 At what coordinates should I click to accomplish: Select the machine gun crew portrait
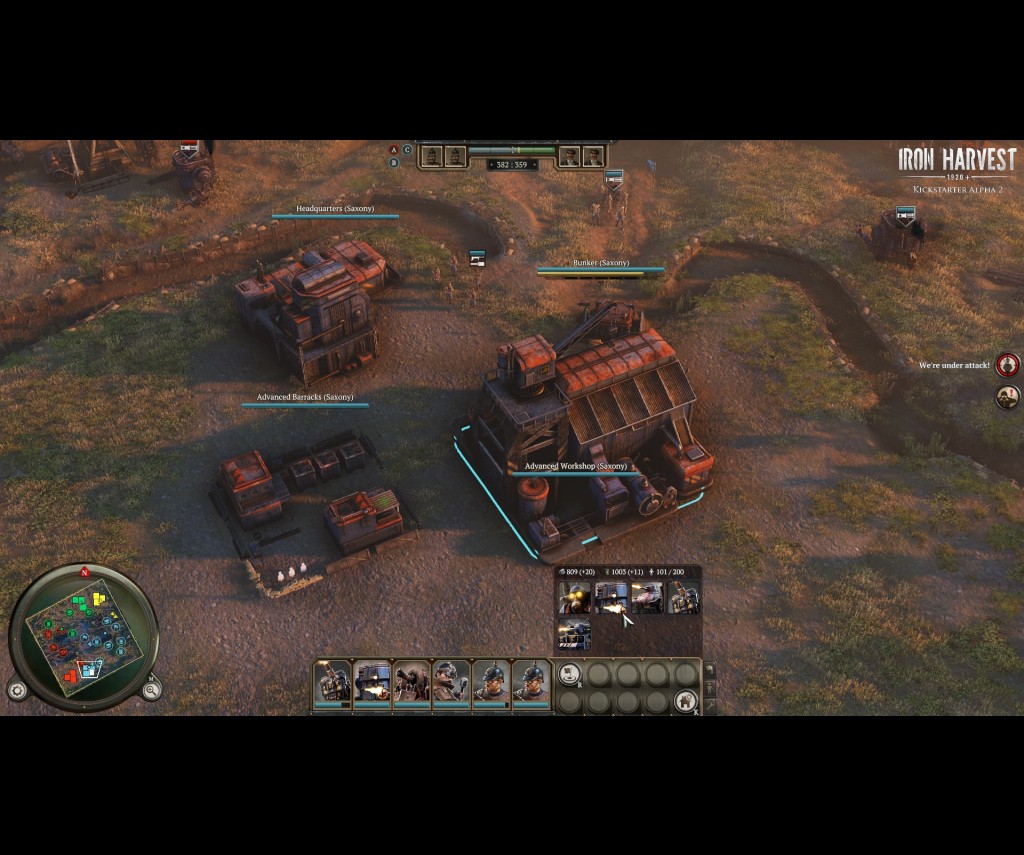pyautogui.click(x=412, y=684)
